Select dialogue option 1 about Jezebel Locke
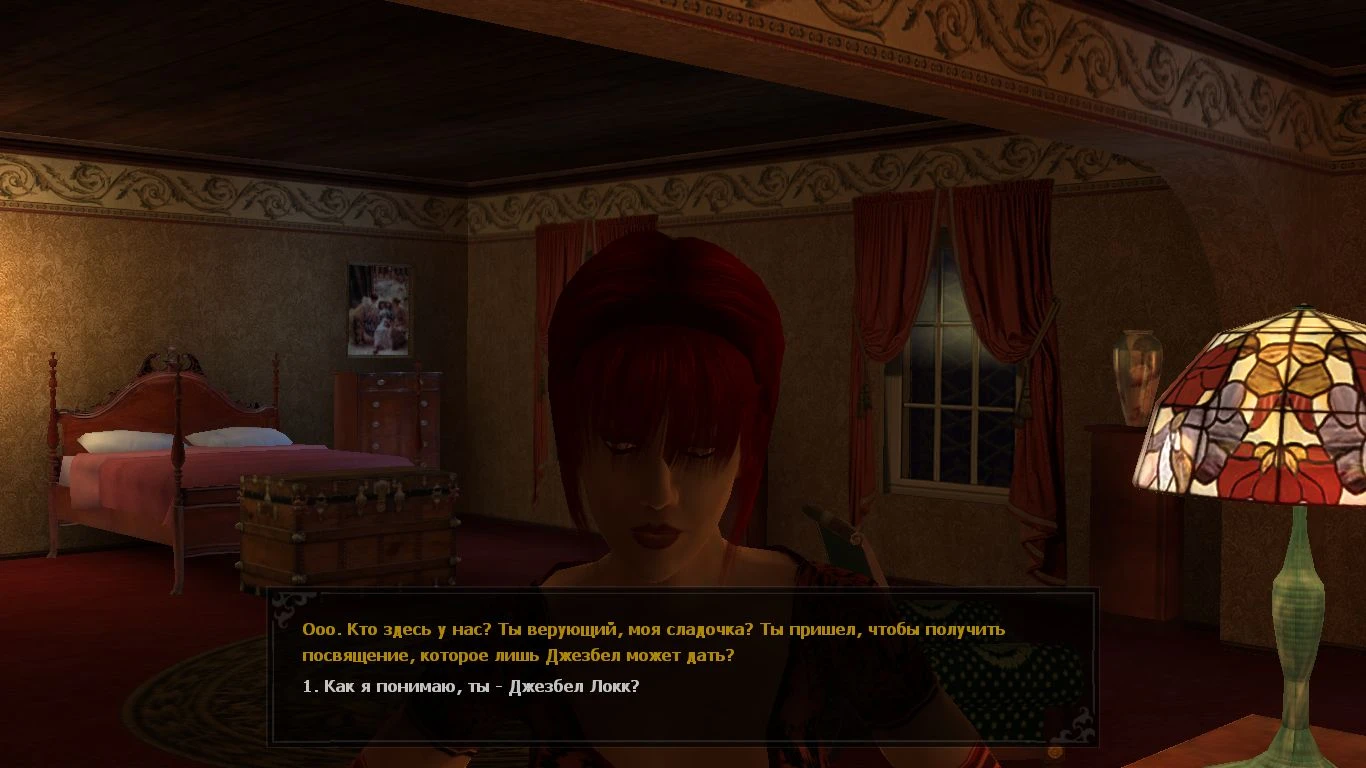This screenshot has width=1366, height=768. pos(470,686)
